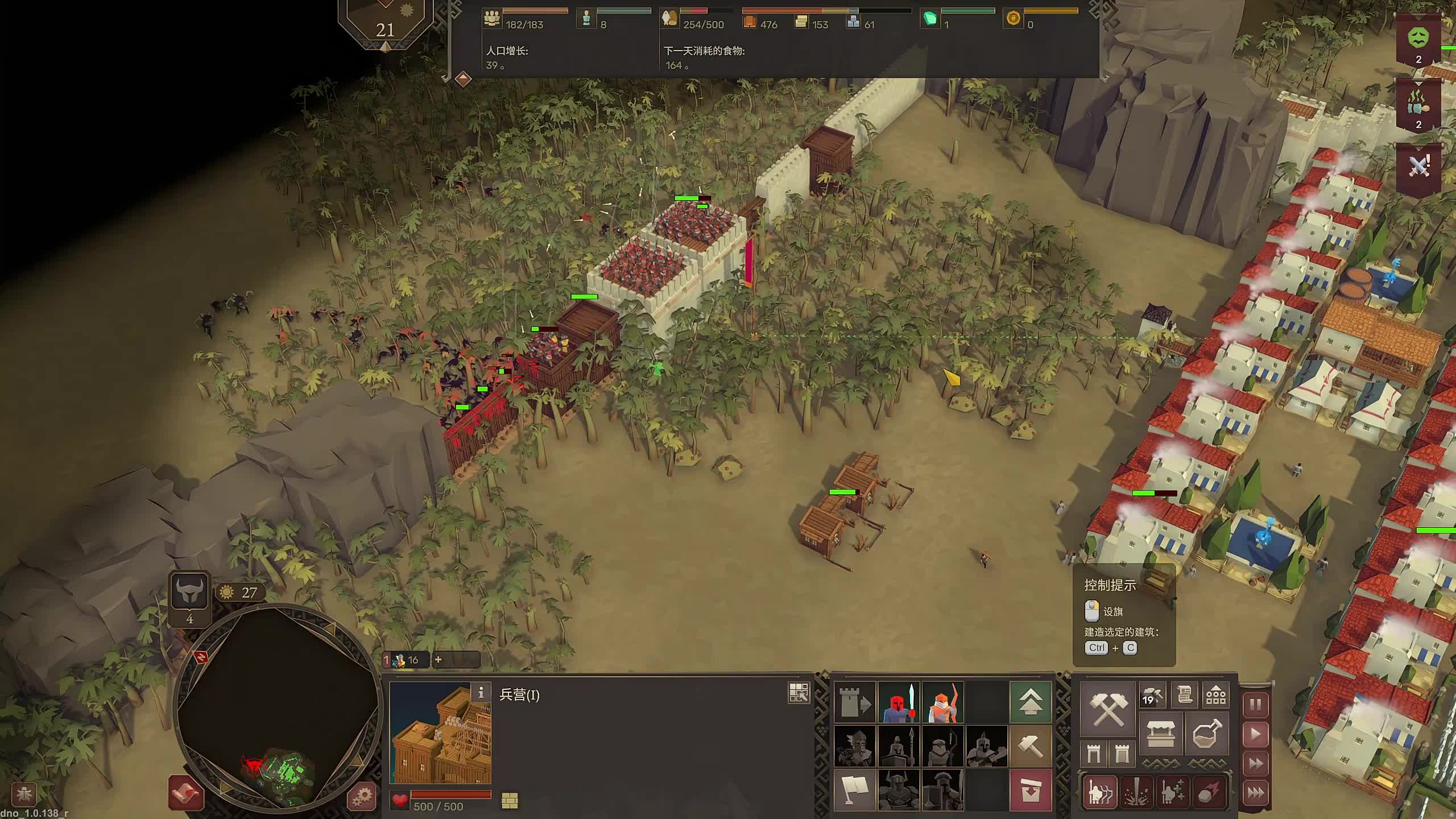The height and width of the screenshot is (819, 1456).
Task: Open the barracks info button
Action: (481, 692)
